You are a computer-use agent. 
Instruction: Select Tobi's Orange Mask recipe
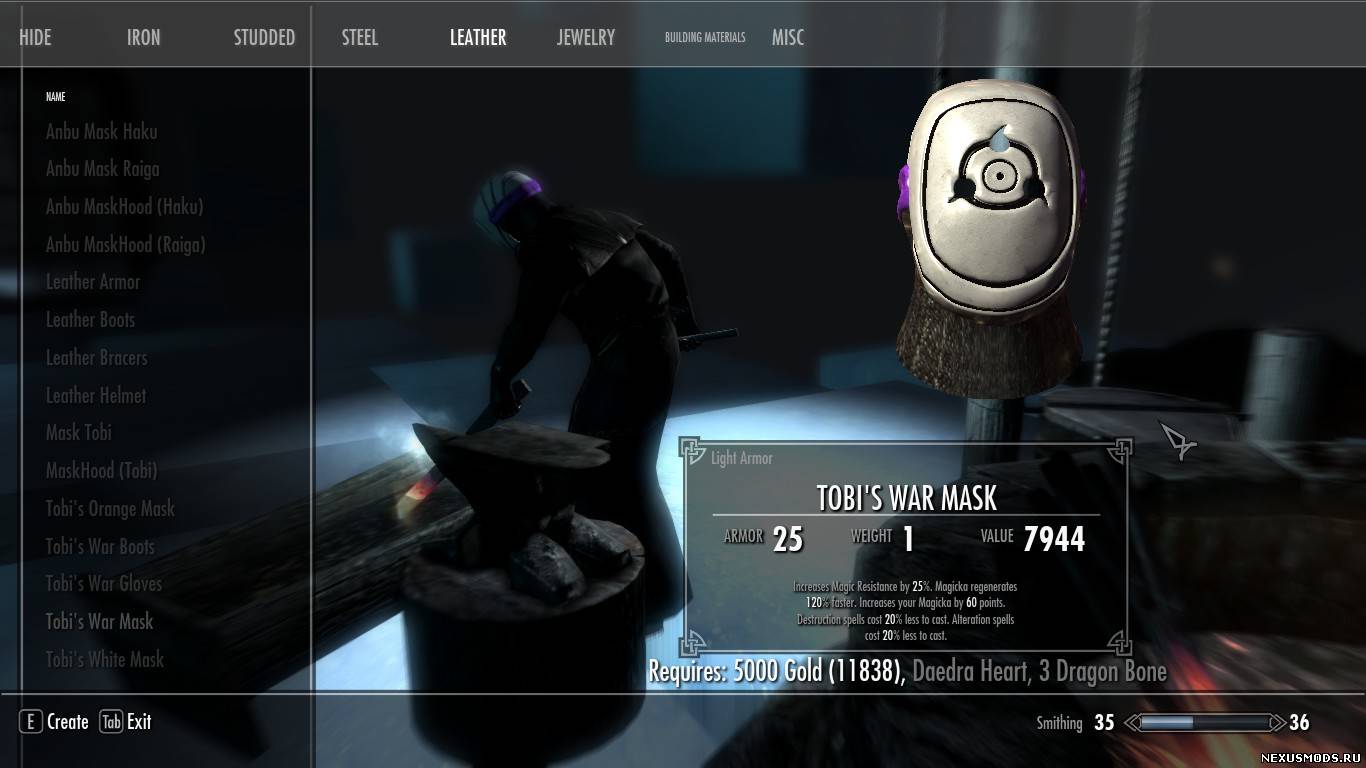coord(110,509)
